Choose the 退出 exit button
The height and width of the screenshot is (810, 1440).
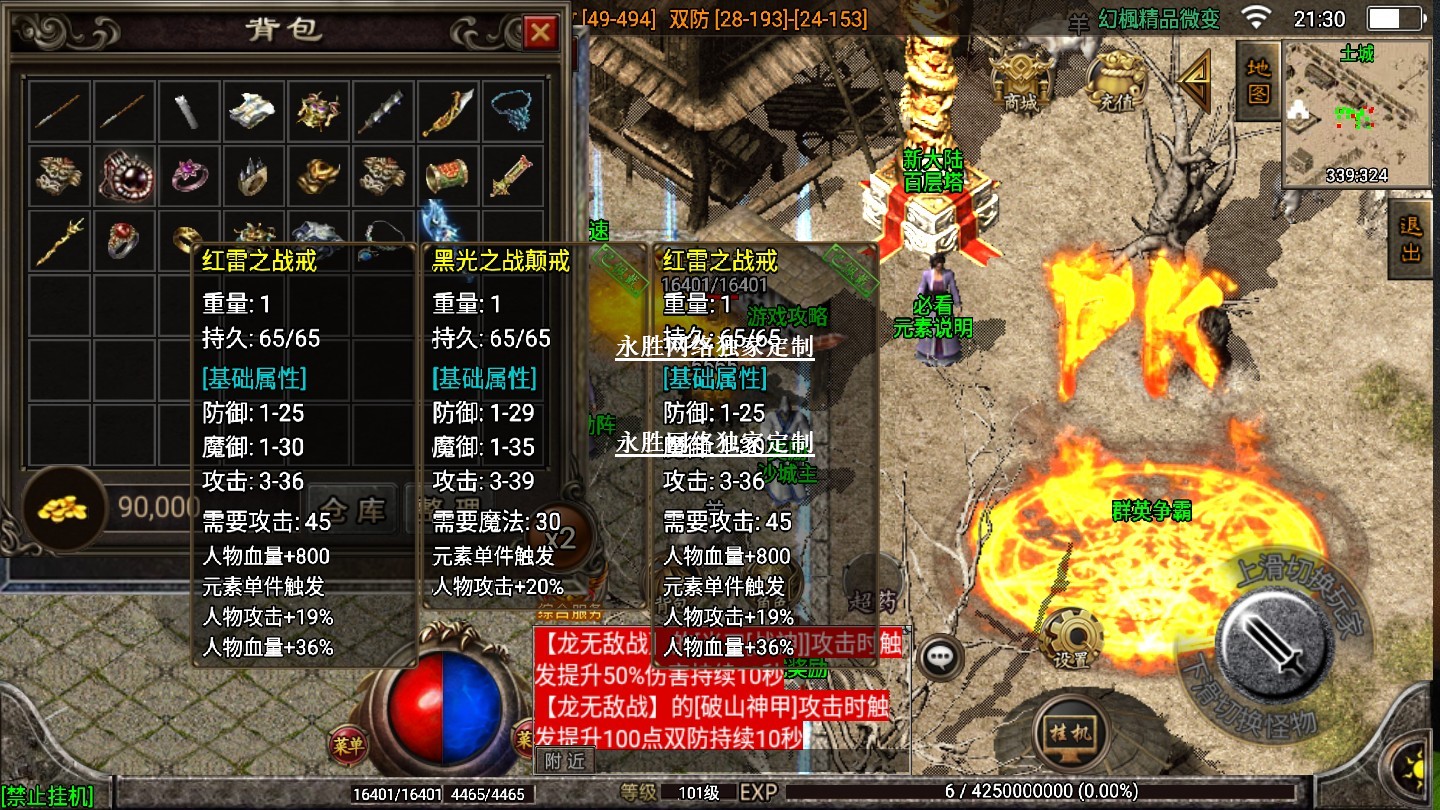(x=1411, y=238)
